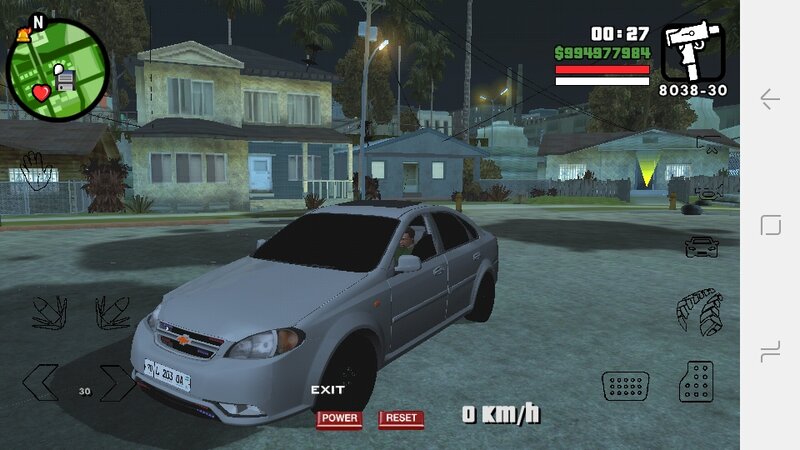Hit the red RESET button
Screen dimensions: 800x450
point(401,418)
